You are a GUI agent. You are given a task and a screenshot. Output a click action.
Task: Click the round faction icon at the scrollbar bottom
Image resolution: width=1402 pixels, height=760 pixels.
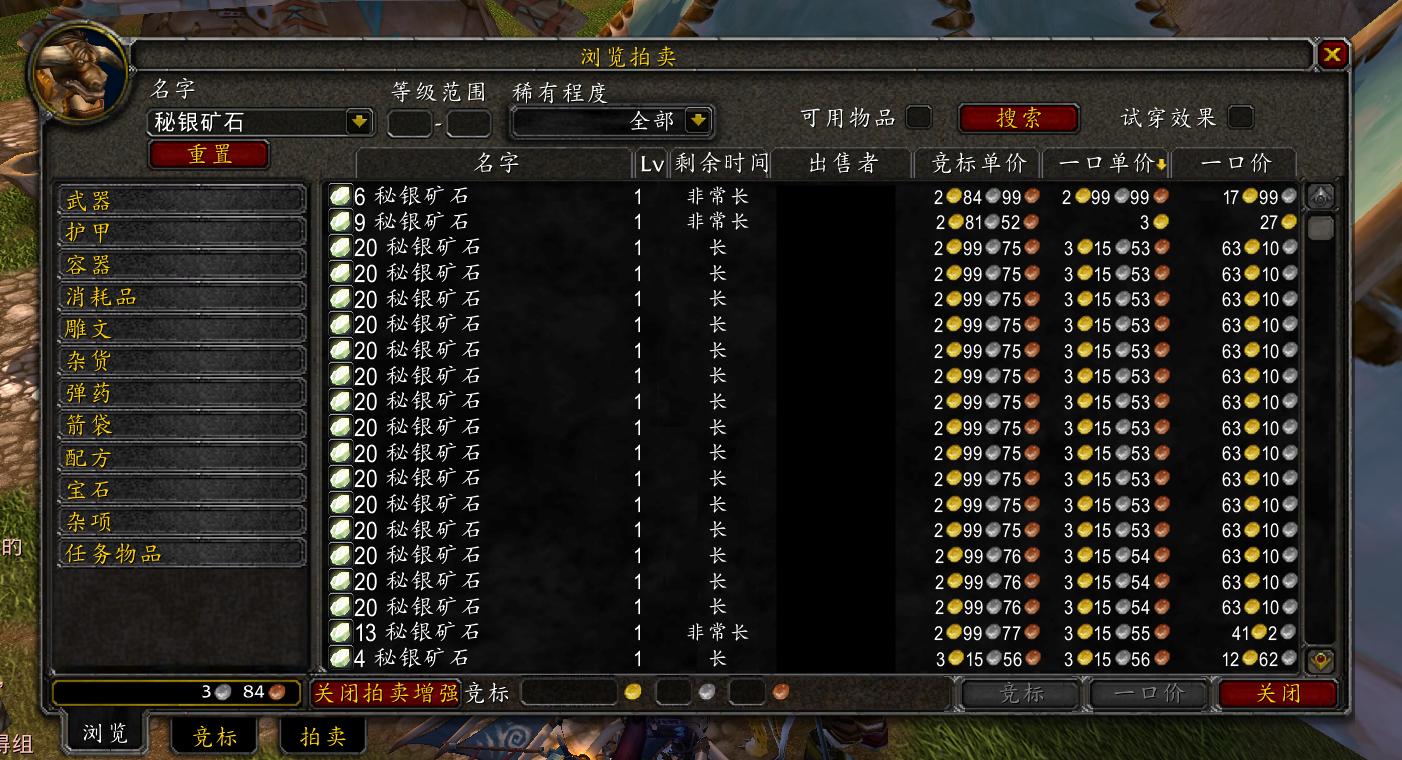[1318, 660]
